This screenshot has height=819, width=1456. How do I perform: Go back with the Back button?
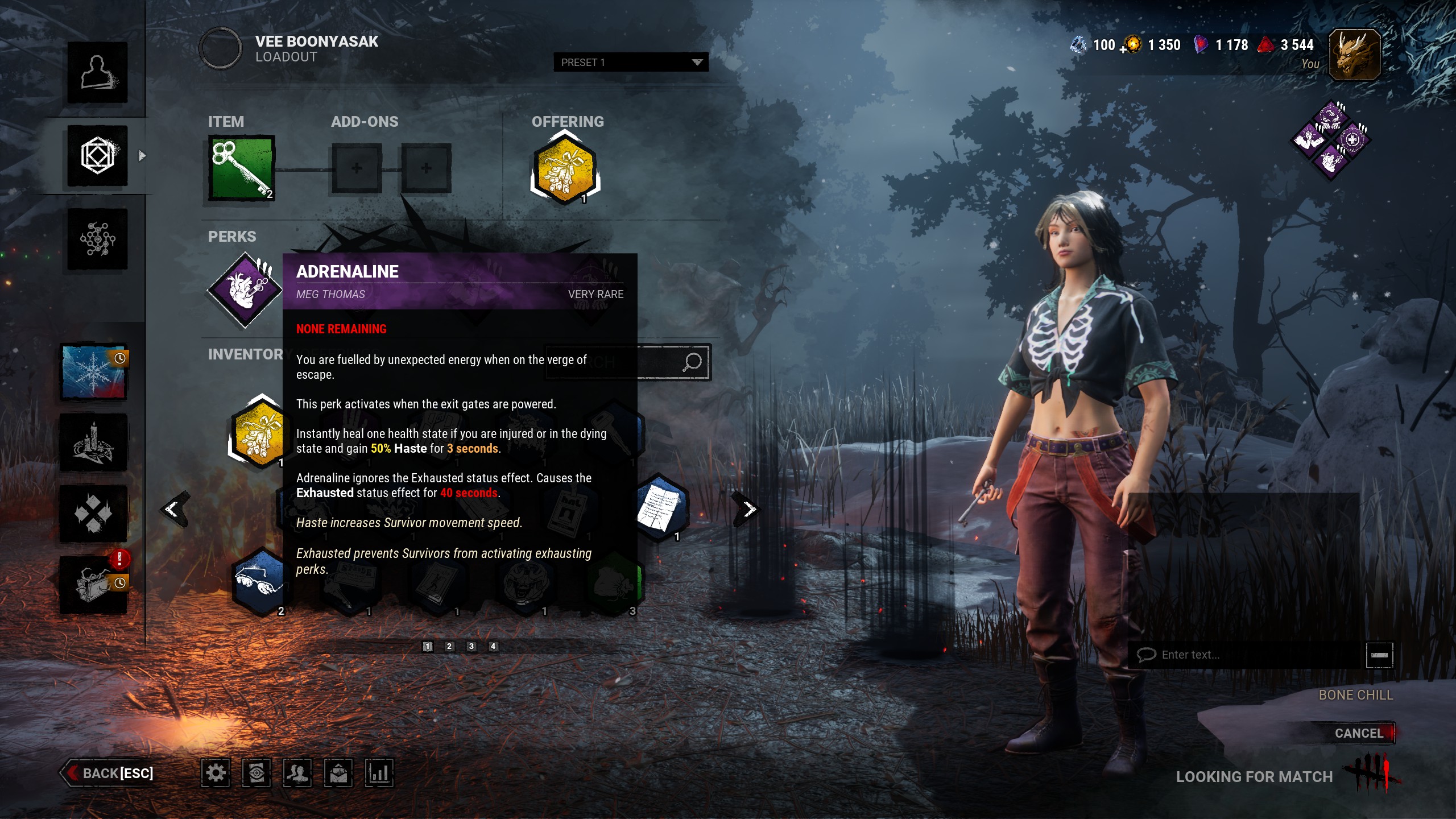(108, 773)
